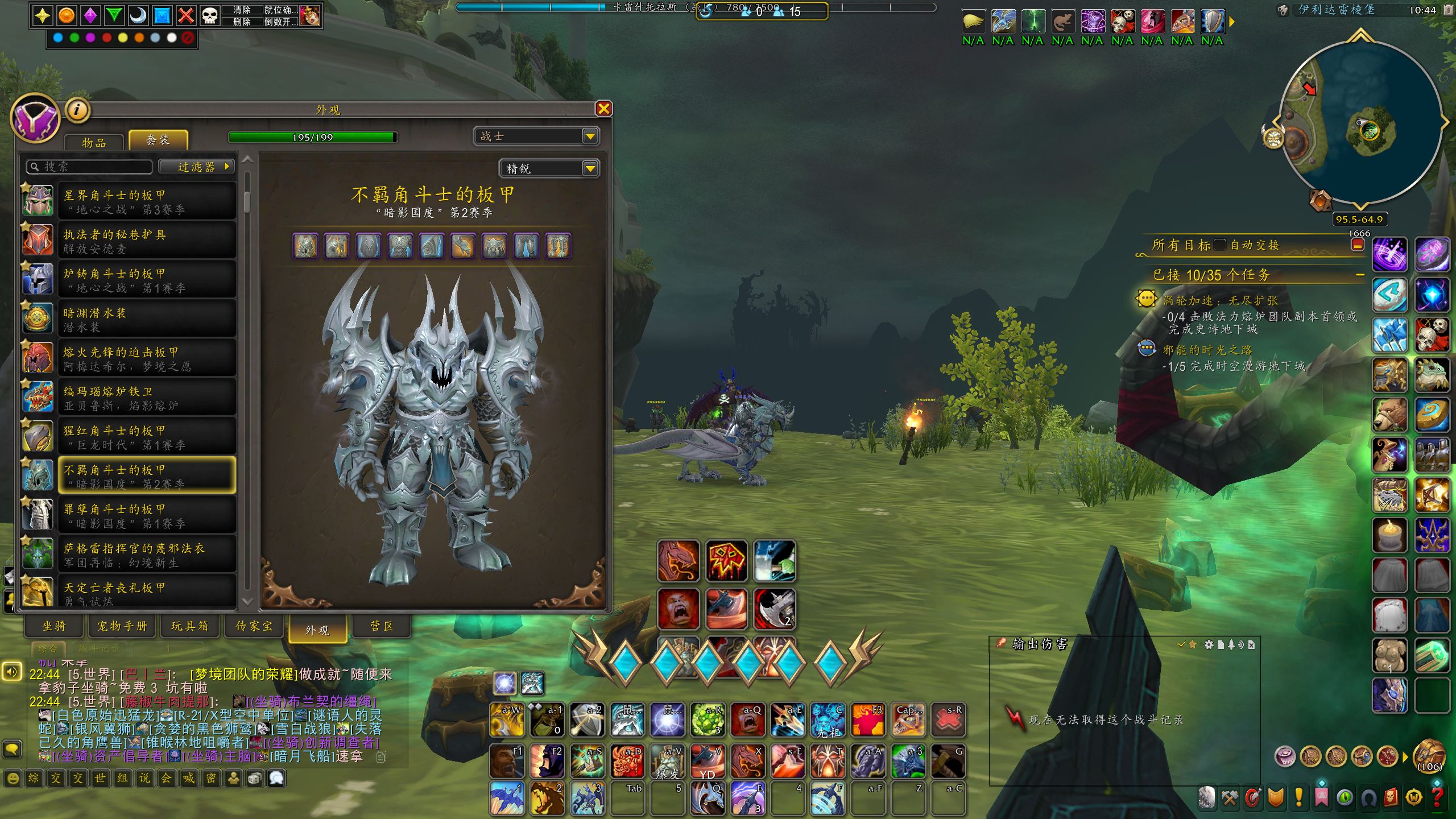Viewport: 1456px width, 819px height.
Task: Open the 过滤器 filter menu
Action: pos(197,167)
